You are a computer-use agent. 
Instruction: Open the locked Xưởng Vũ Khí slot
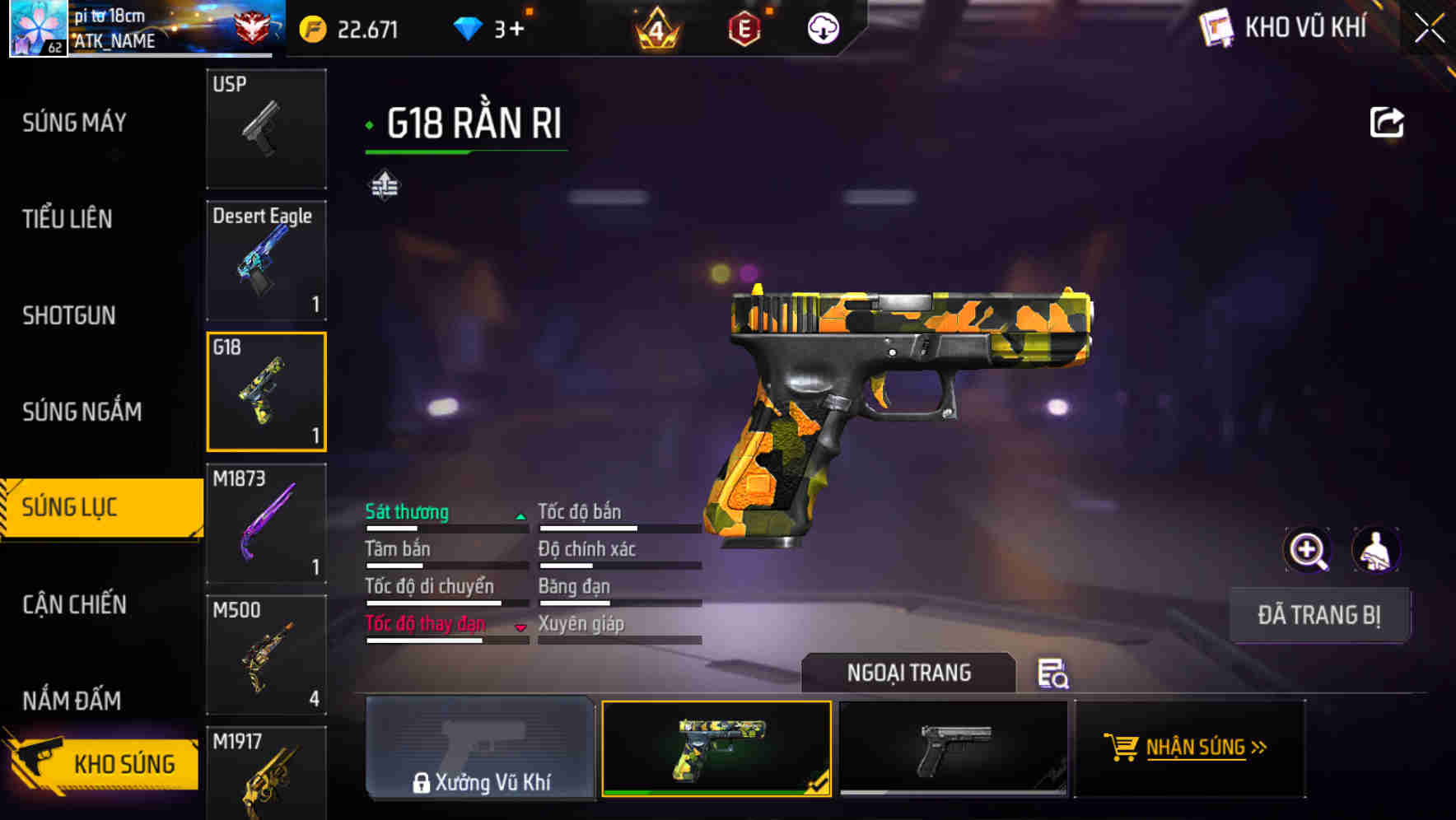coord(480,748)
